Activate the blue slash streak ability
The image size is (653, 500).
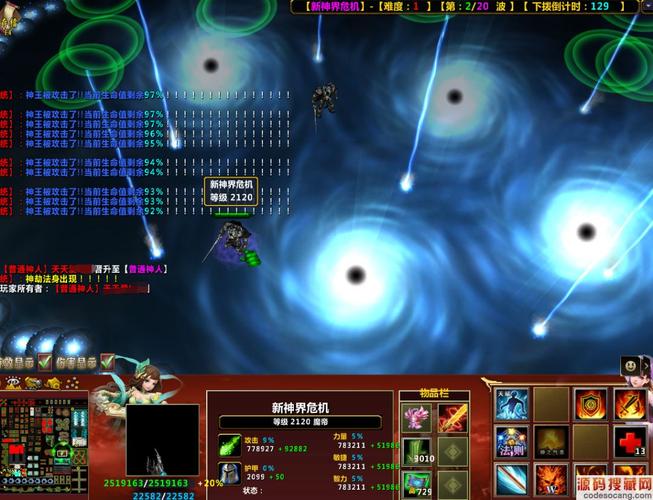(511, 480)
